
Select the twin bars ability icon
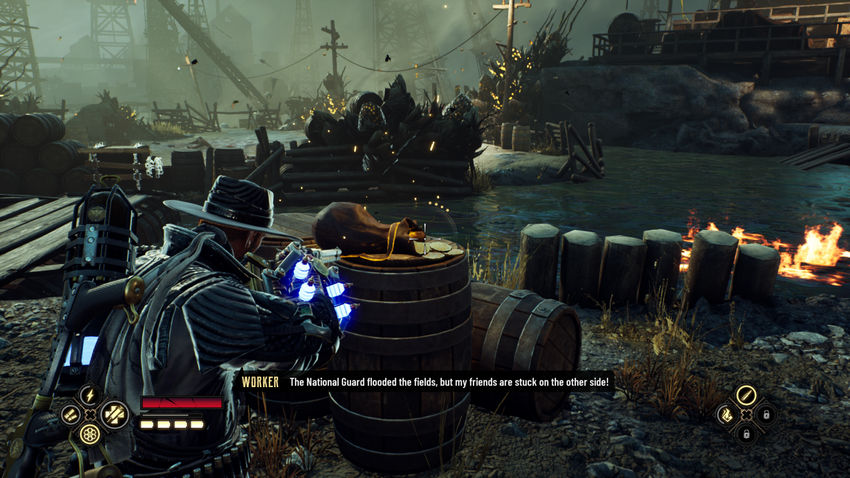(70, 414)
